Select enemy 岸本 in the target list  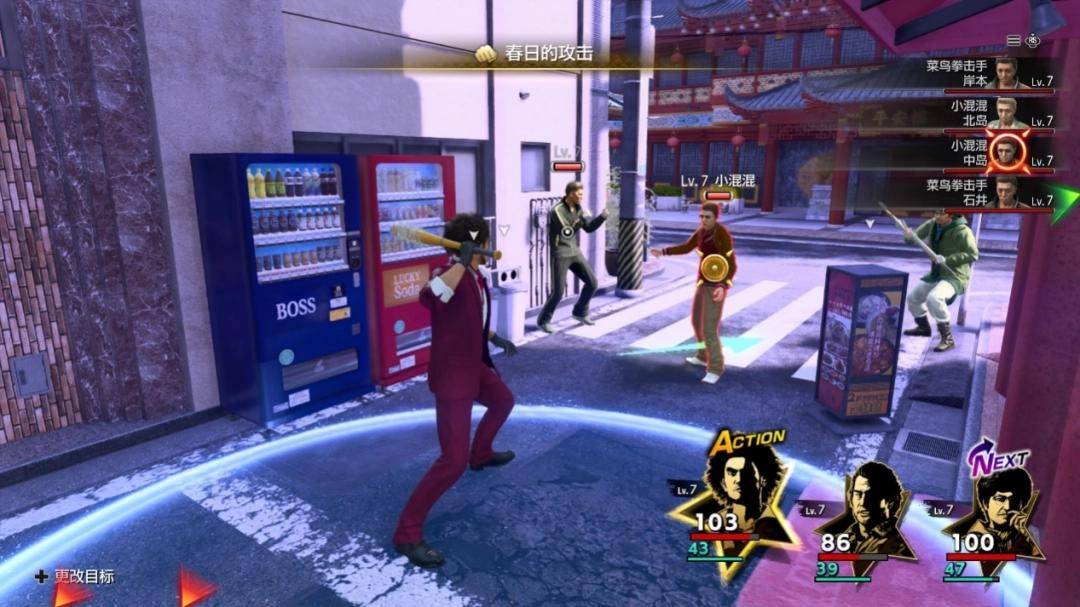point(990,73)
